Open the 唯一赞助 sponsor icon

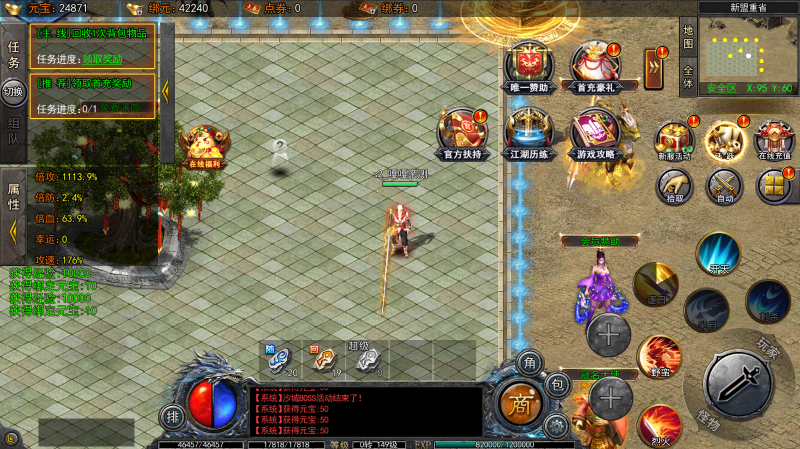point(529,65)
